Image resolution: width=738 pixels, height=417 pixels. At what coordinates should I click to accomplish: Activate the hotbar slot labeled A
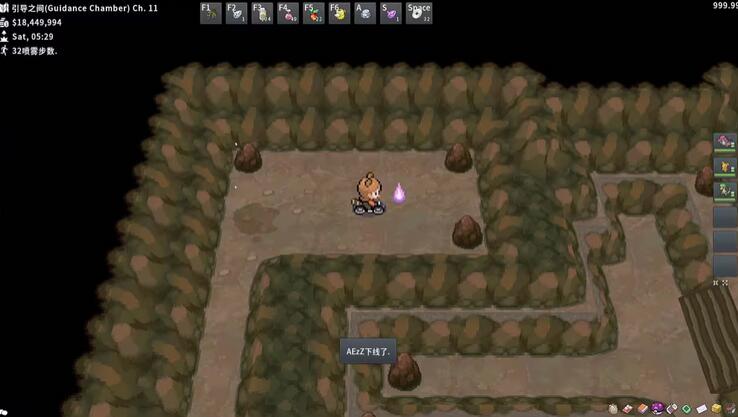tap(366, 13)
